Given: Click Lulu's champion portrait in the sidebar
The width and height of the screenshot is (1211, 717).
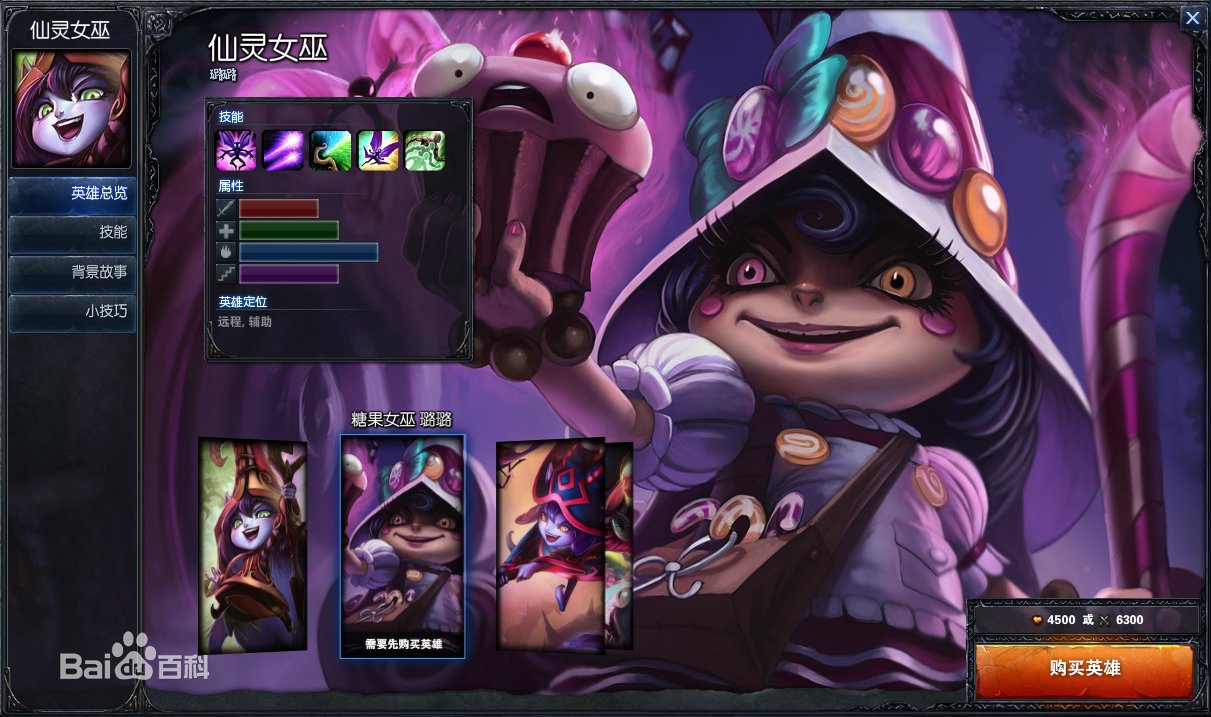Looking at the screenshot, I should [71, 109].
